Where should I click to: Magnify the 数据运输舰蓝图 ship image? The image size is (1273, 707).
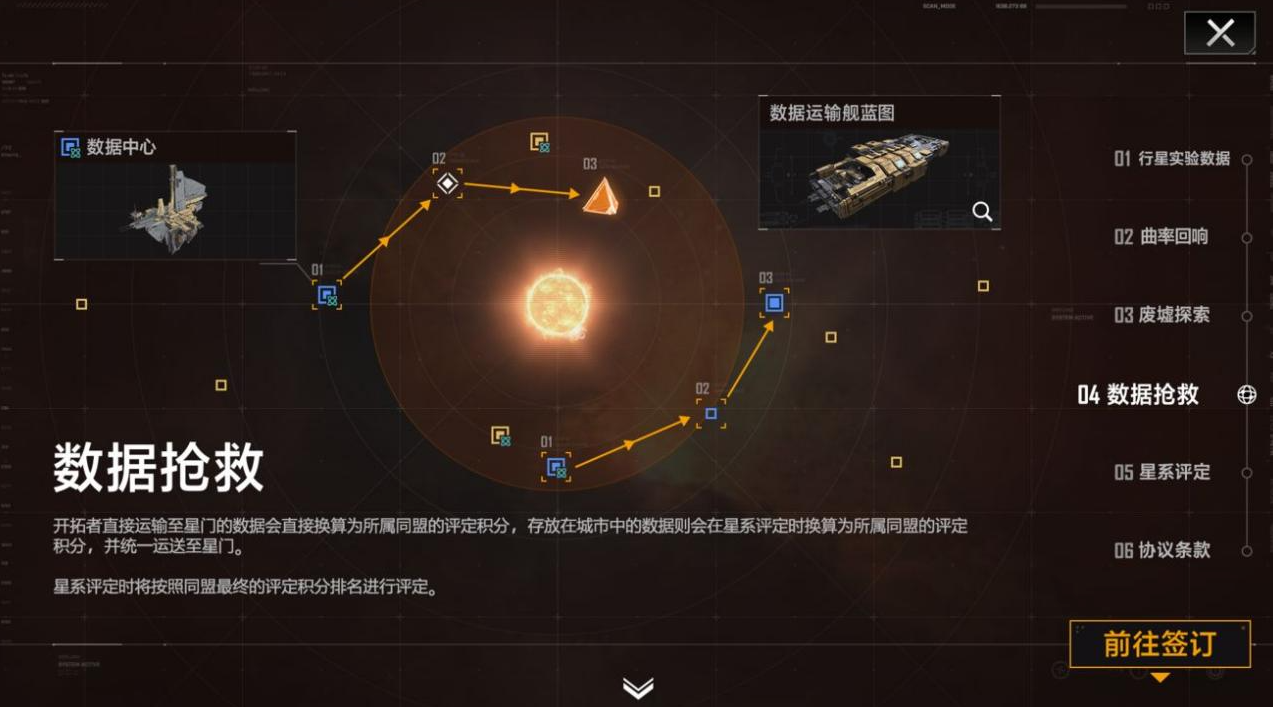(x=982, y=211)
